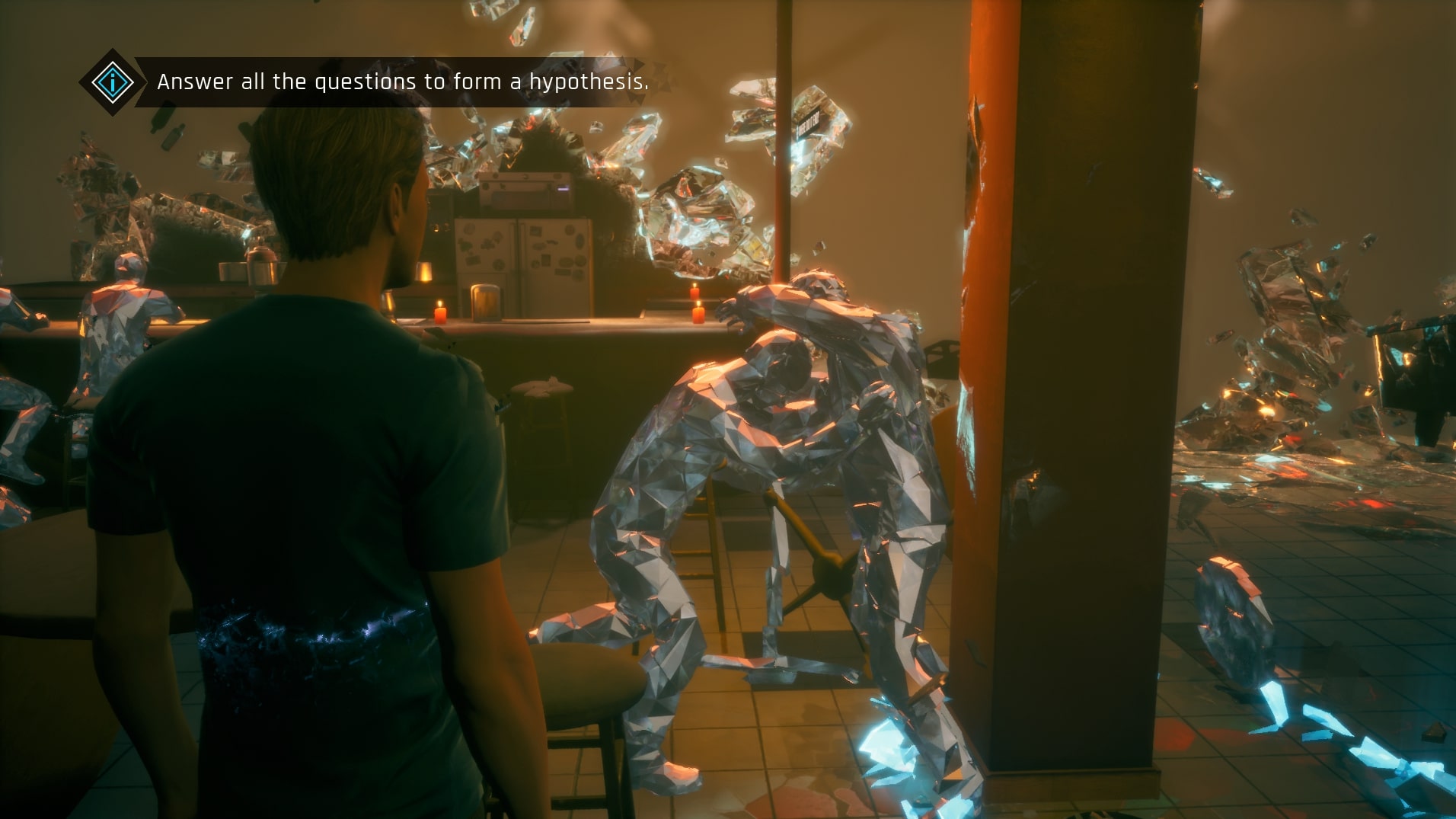Click the info icon on the hint banner

pyautogui.click(x=112, y=82)
